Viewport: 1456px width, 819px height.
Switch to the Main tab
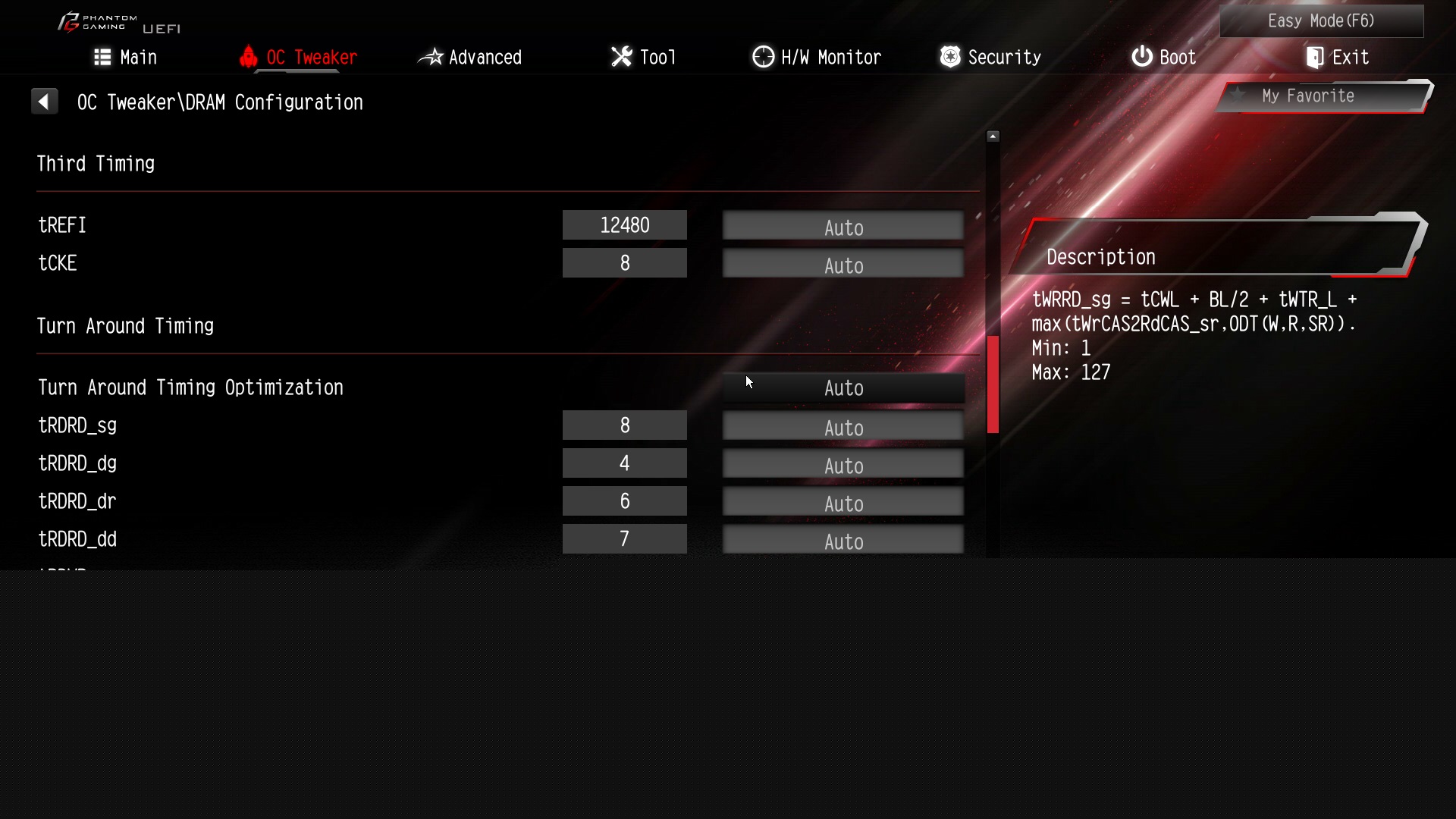click(126, 58)
